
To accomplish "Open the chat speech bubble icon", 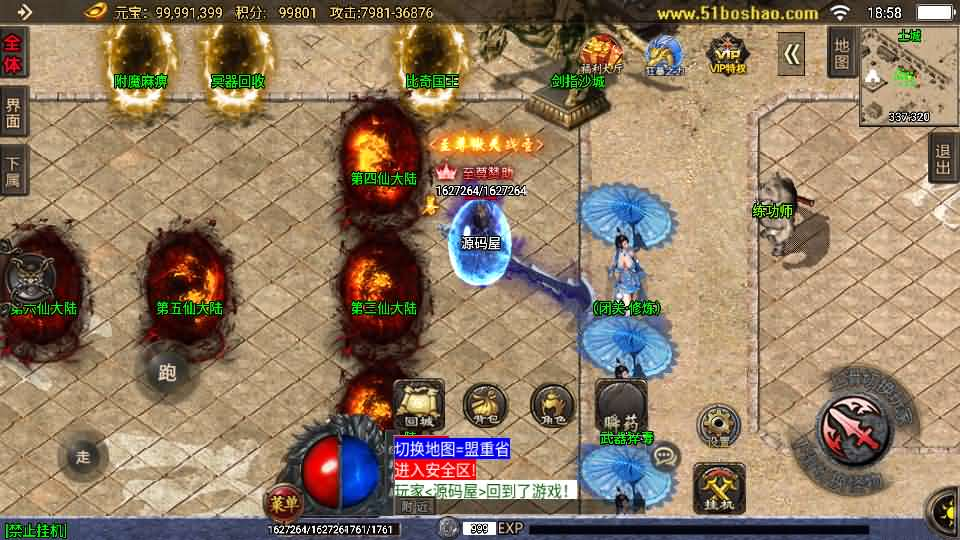I will pyautogui.click(x=663, y=457).
